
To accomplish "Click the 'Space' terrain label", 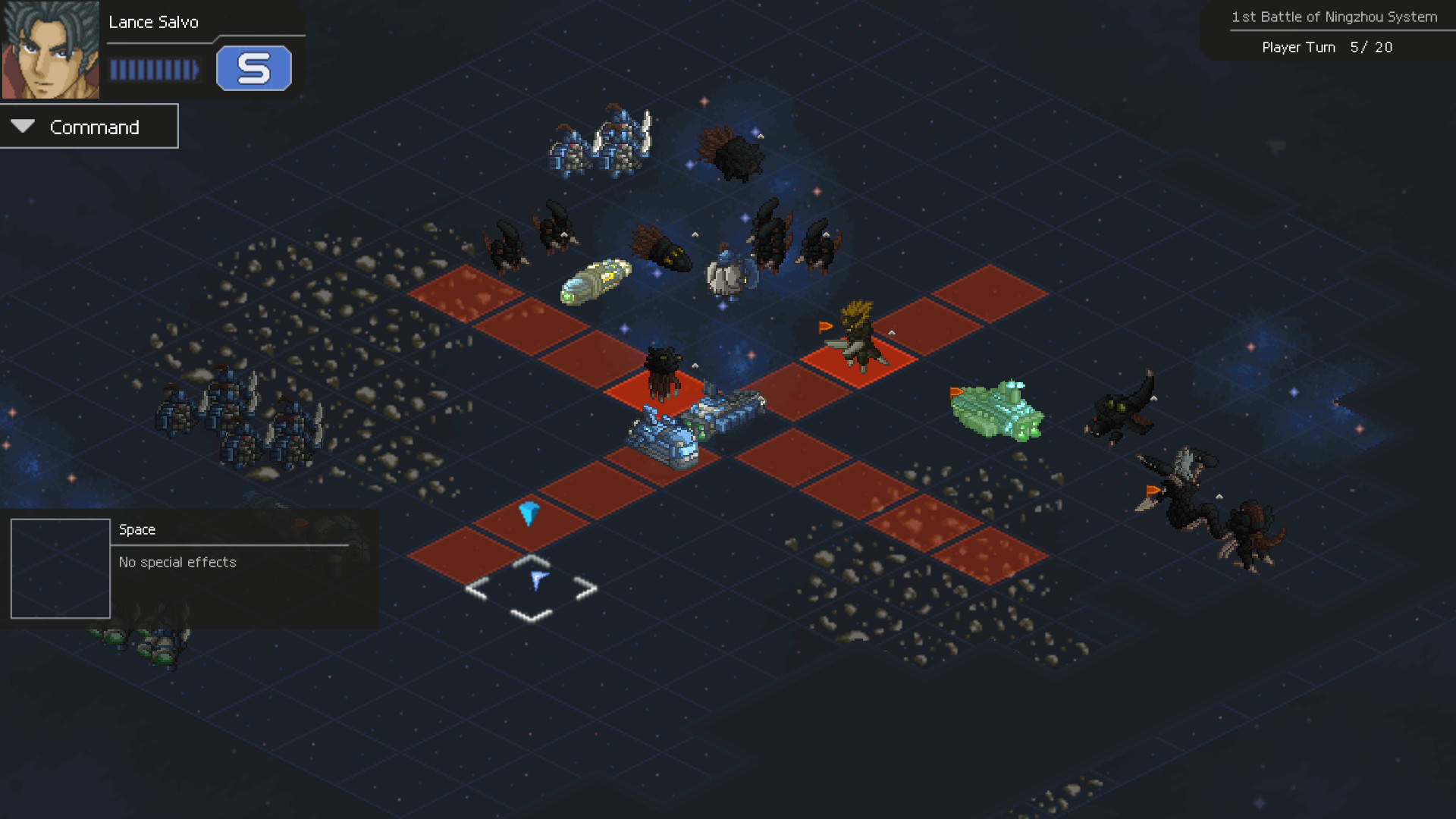I will [x=136, y=529].
